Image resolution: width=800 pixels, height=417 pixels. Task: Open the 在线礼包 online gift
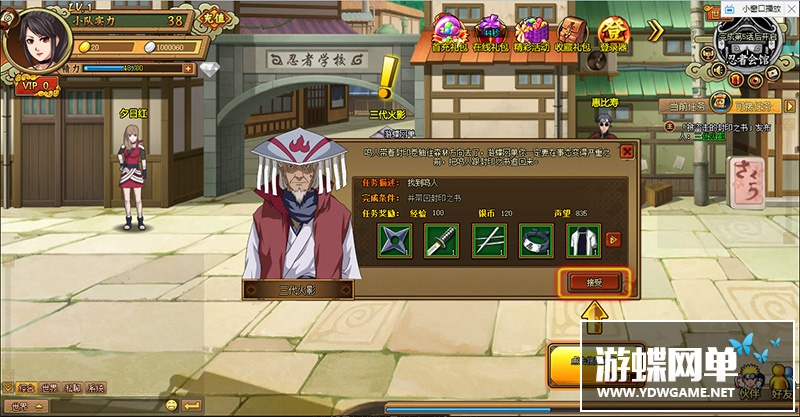tap(490, 31)
